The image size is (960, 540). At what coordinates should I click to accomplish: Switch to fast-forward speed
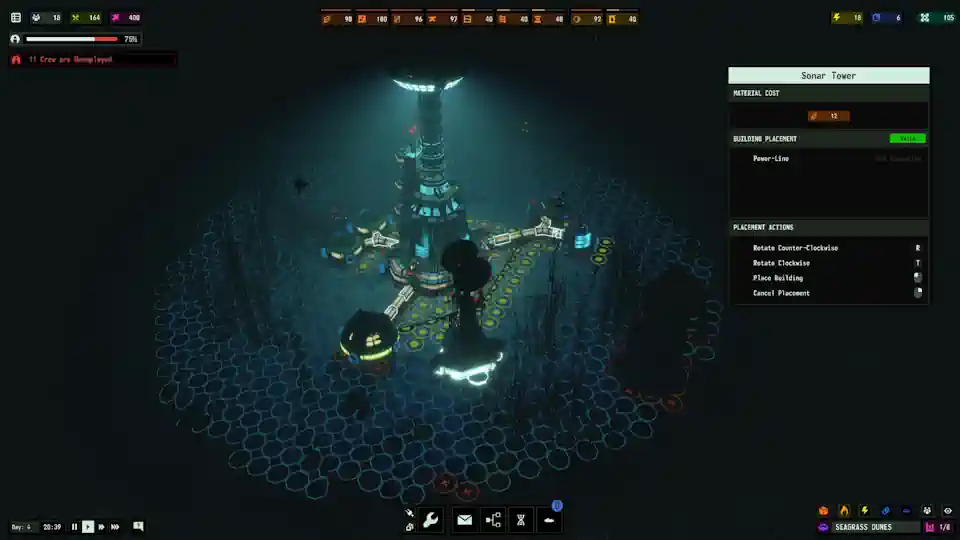pos(101,527)
